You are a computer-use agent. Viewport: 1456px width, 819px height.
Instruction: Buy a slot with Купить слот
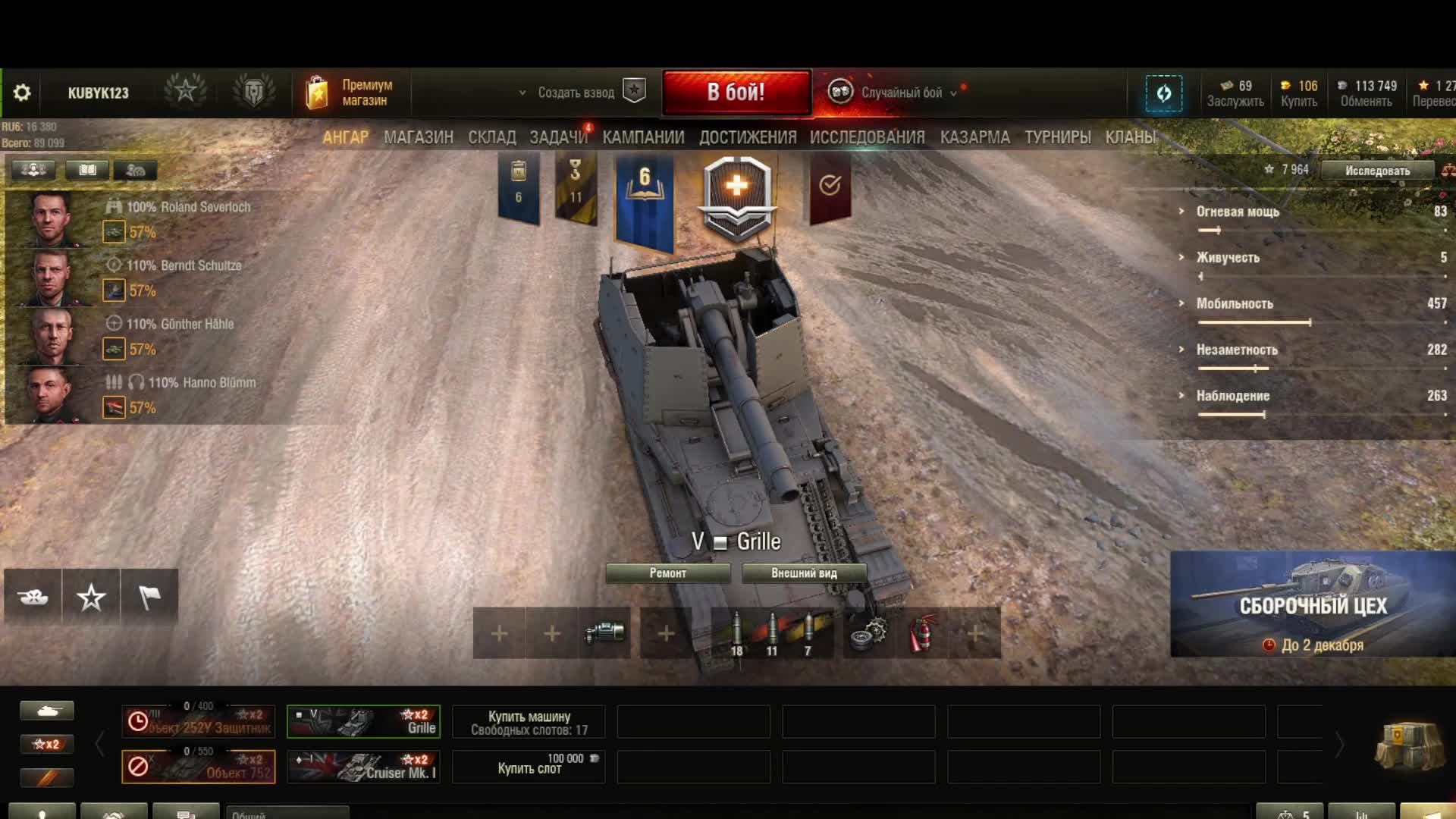[529, 767]
